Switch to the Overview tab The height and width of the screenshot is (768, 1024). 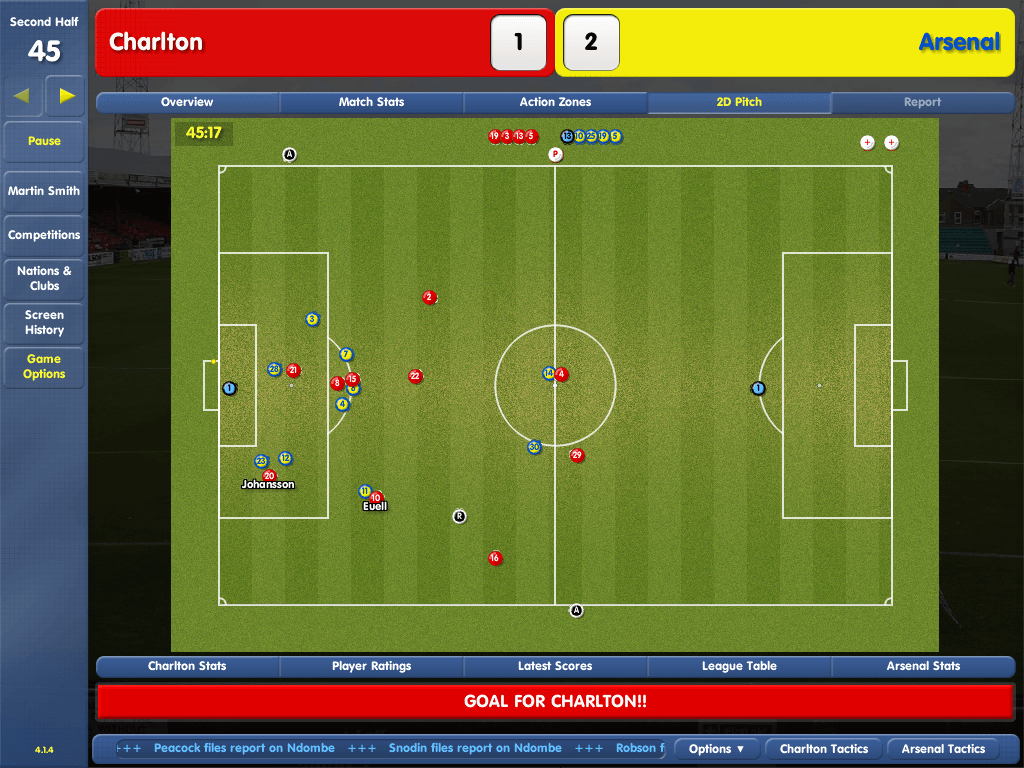tap(187, 102)
